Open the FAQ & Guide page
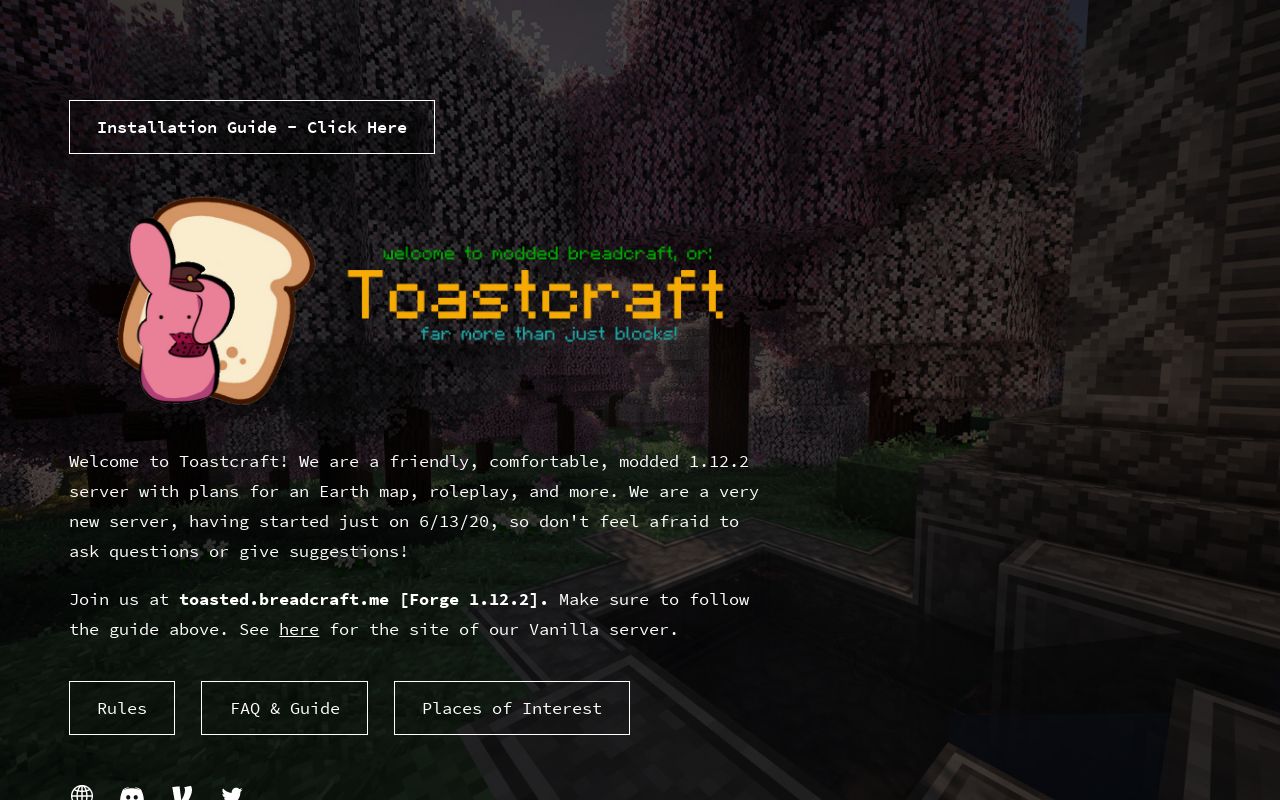The height and width of the screenshot is (800, 1280). [x=284, y=708]
